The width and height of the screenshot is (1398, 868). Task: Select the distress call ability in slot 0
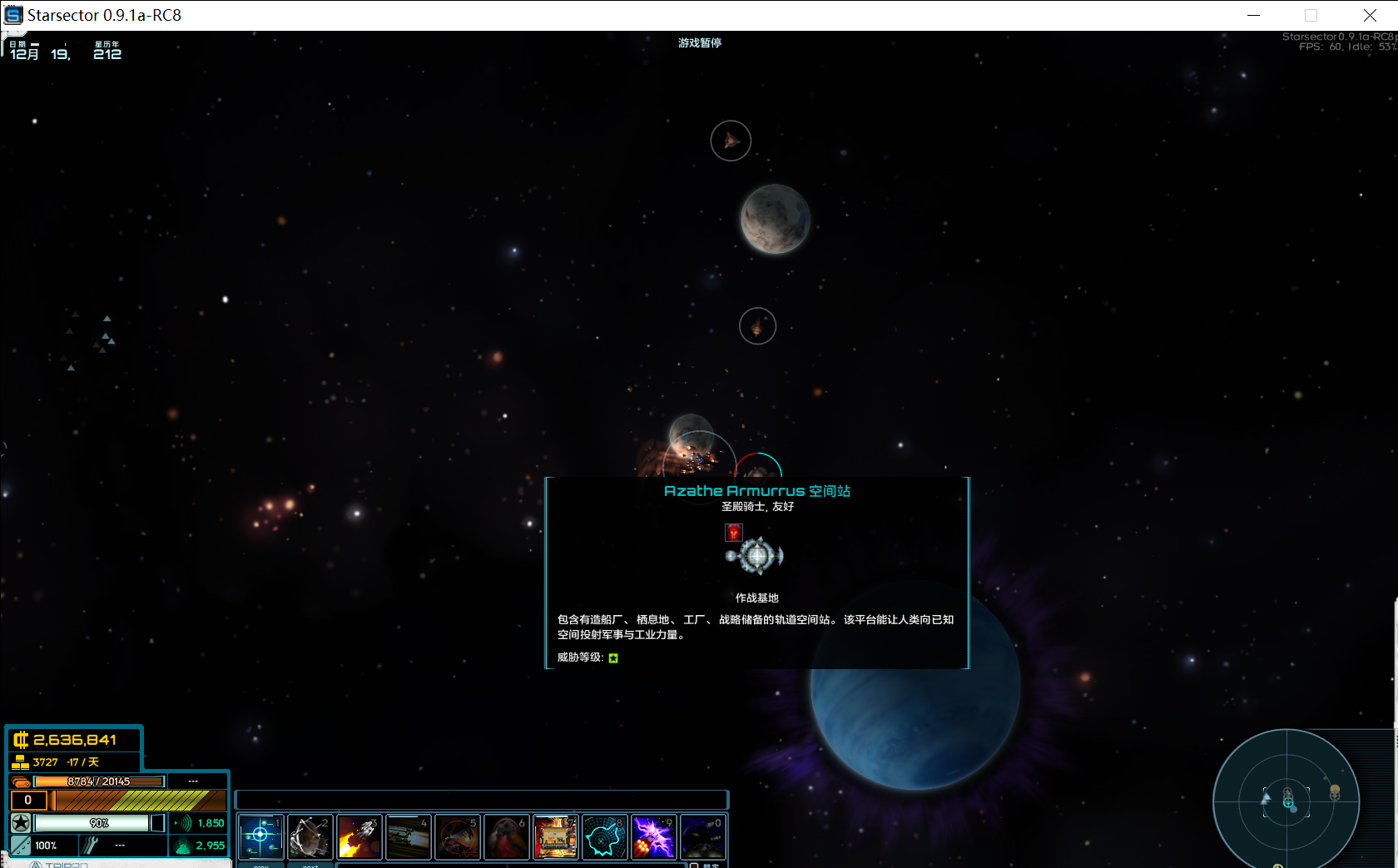coord(702,836)
